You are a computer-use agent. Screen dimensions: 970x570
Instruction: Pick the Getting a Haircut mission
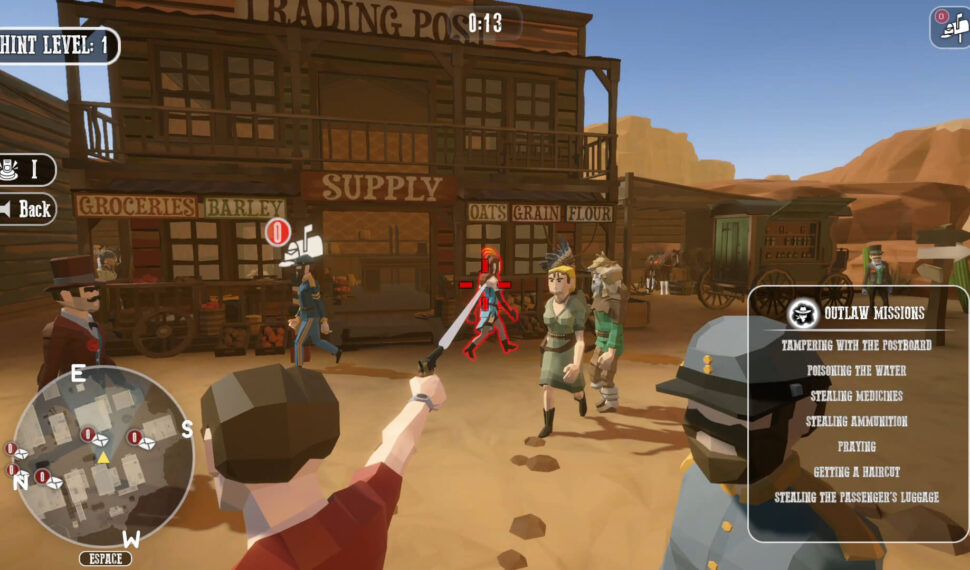(x=856, y=471)
